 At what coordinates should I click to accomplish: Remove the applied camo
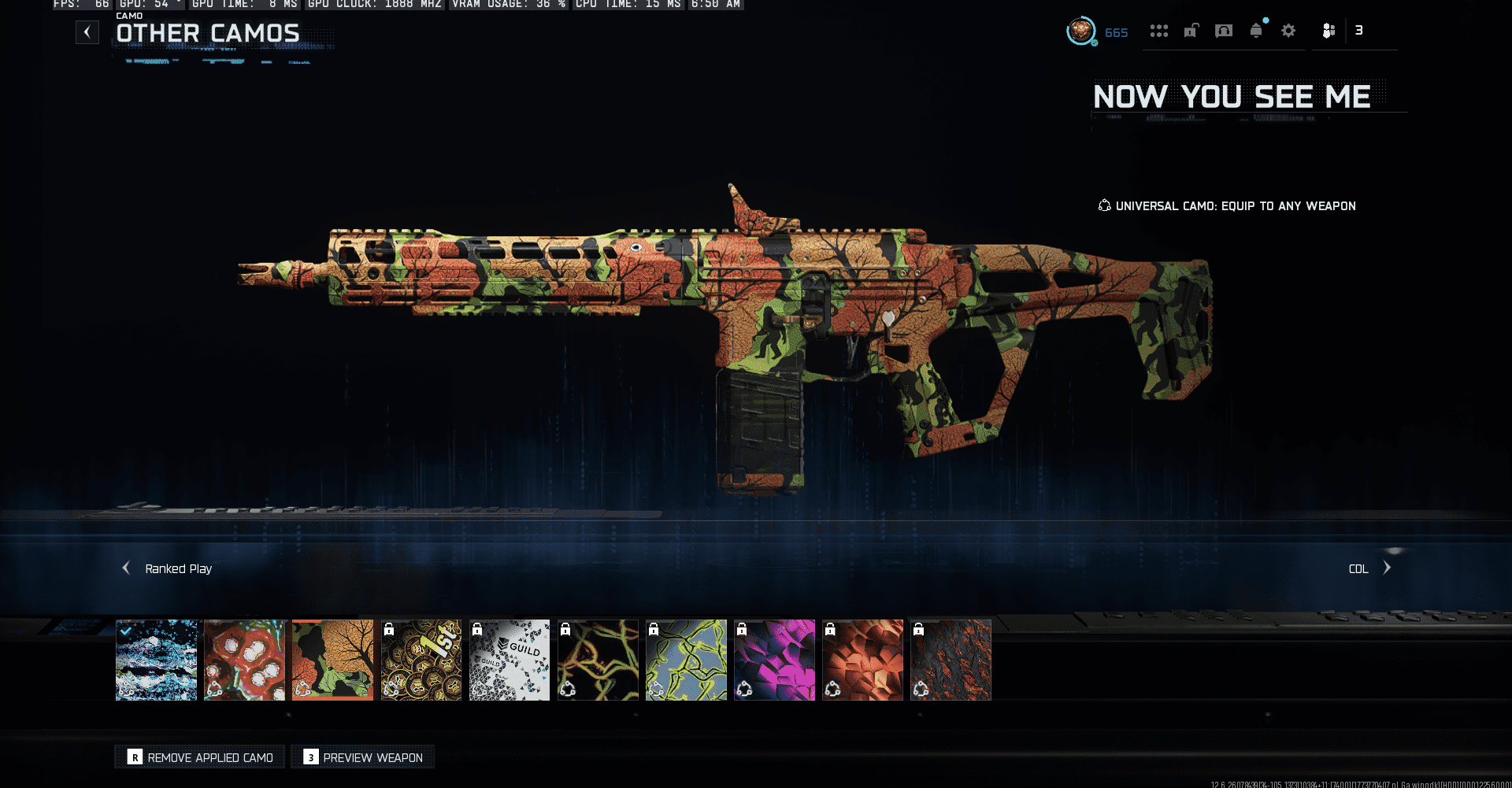pyautogui.click(x=200, y=757)
